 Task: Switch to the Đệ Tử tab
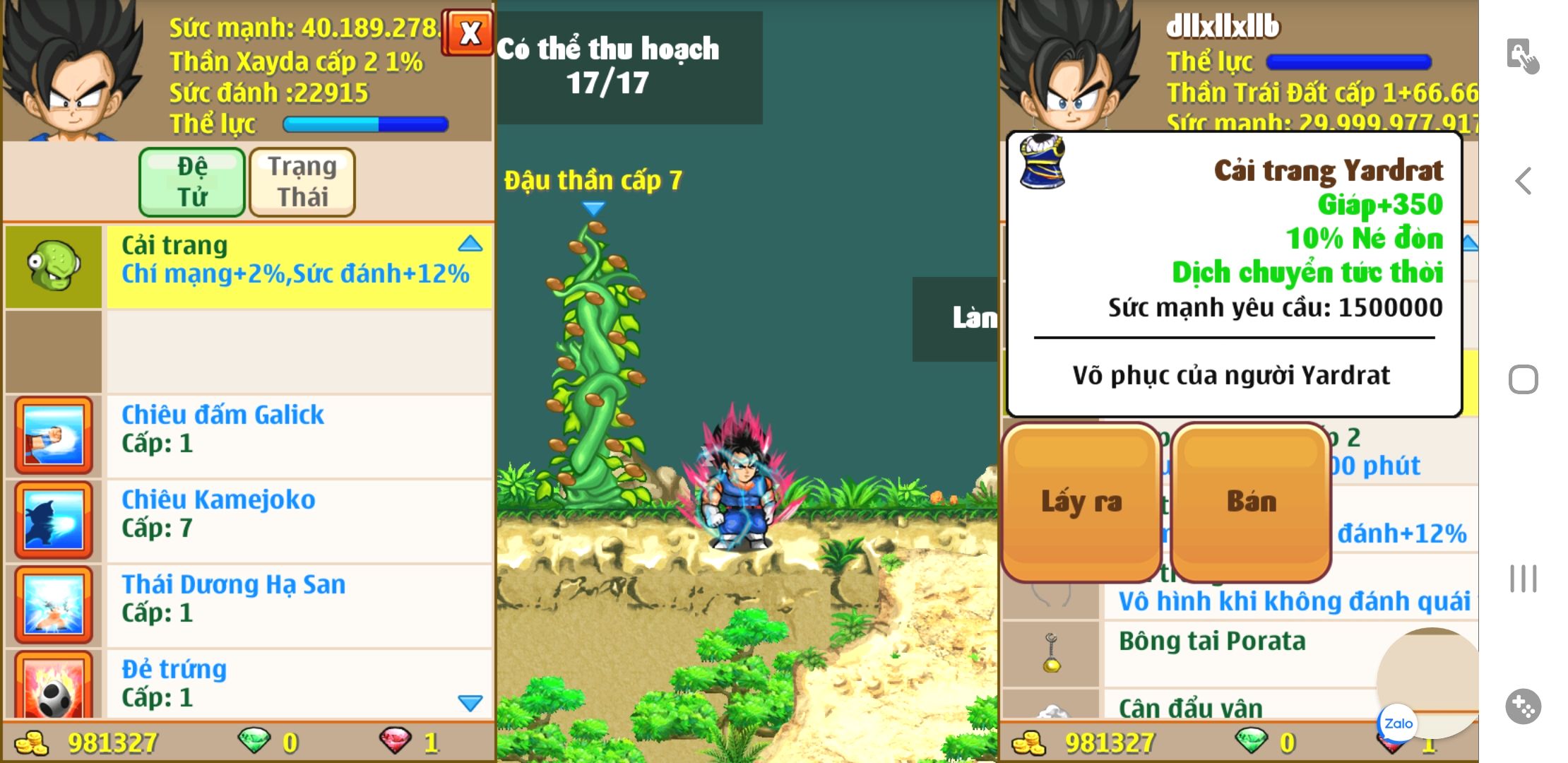(x=192, y=182)
